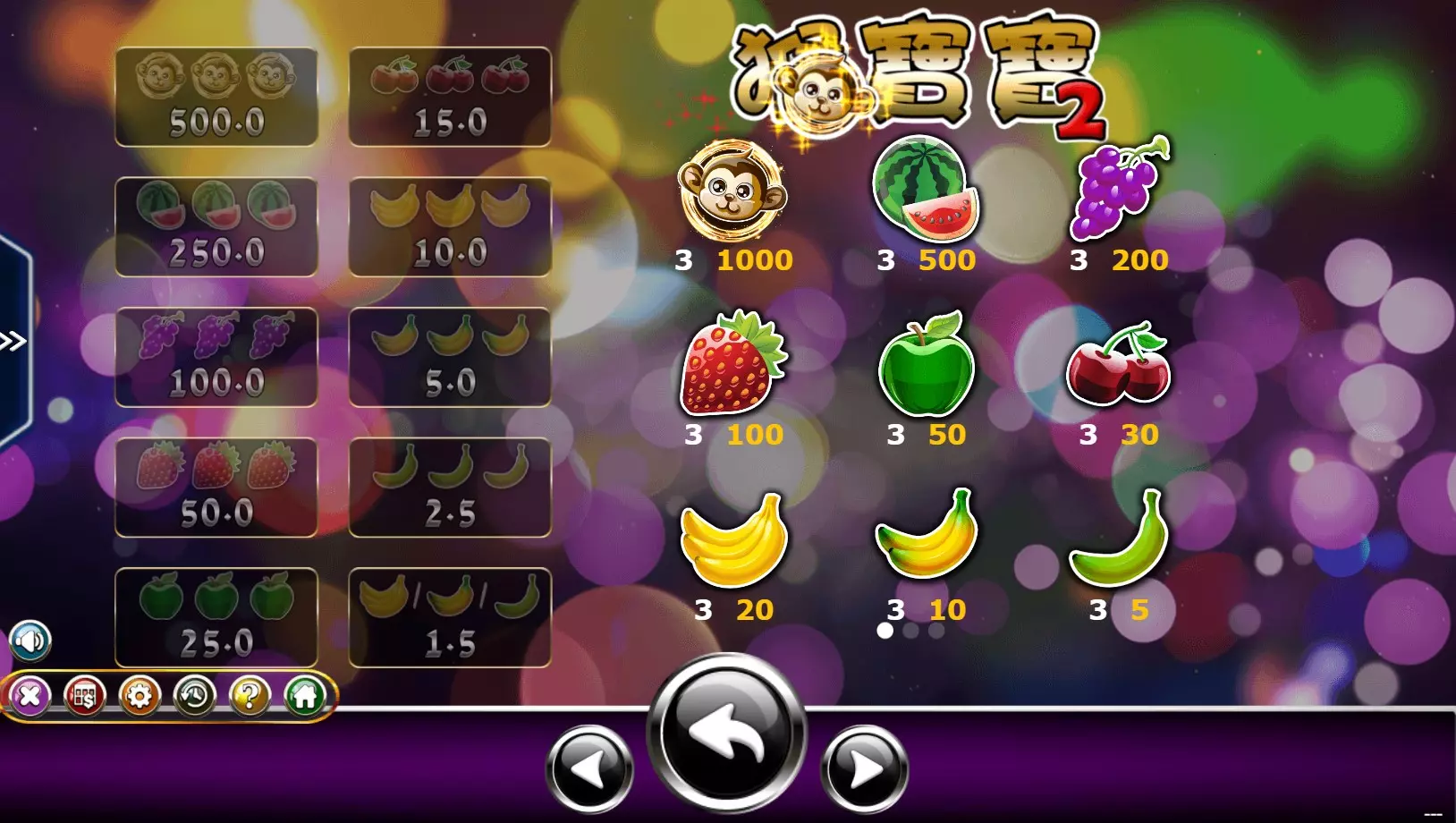
Task: Expand the side panel with the double-arrow tab
Action: (13, 341)
